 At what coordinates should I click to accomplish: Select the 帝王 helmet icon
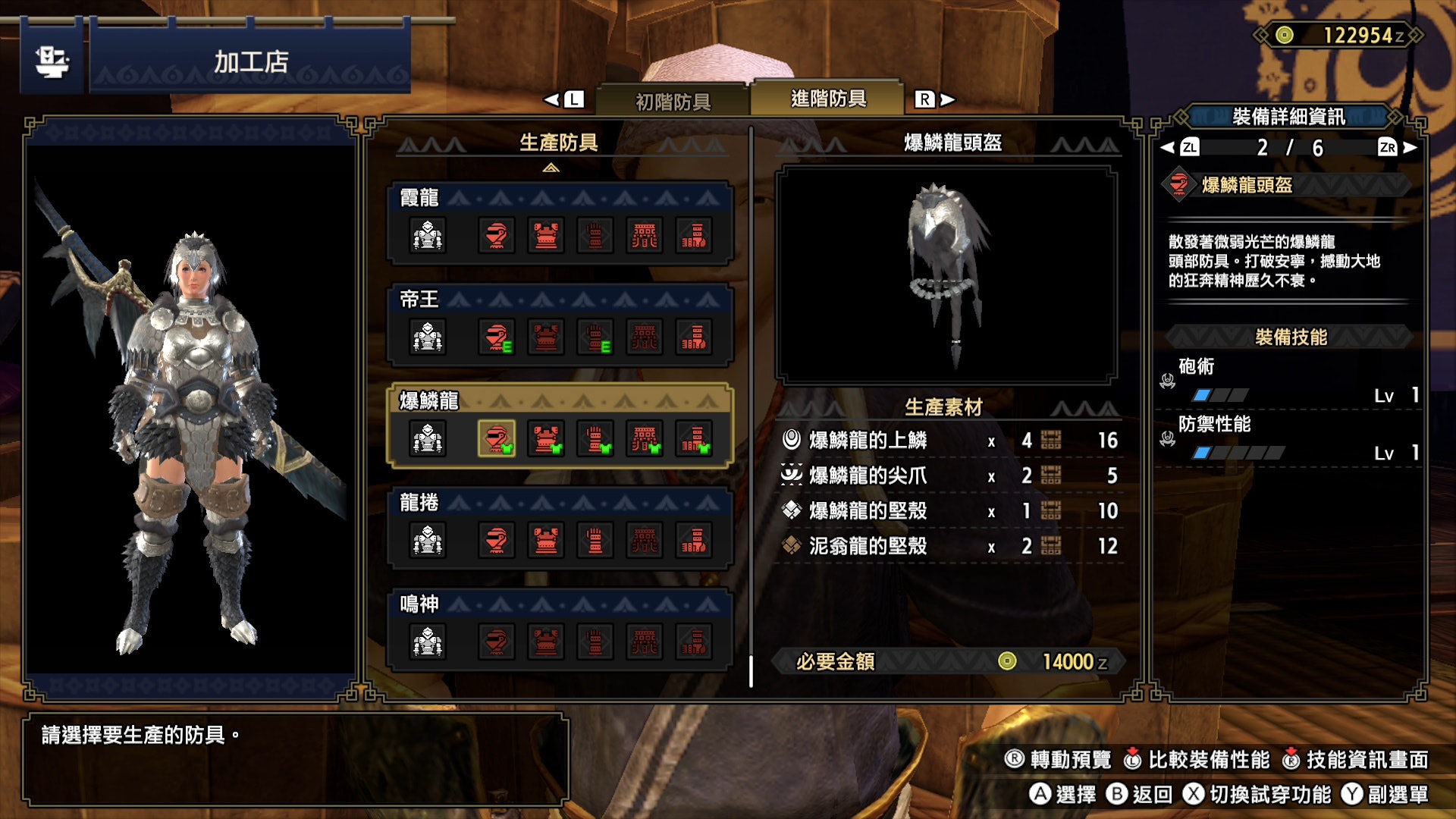(x=496, y=337)
